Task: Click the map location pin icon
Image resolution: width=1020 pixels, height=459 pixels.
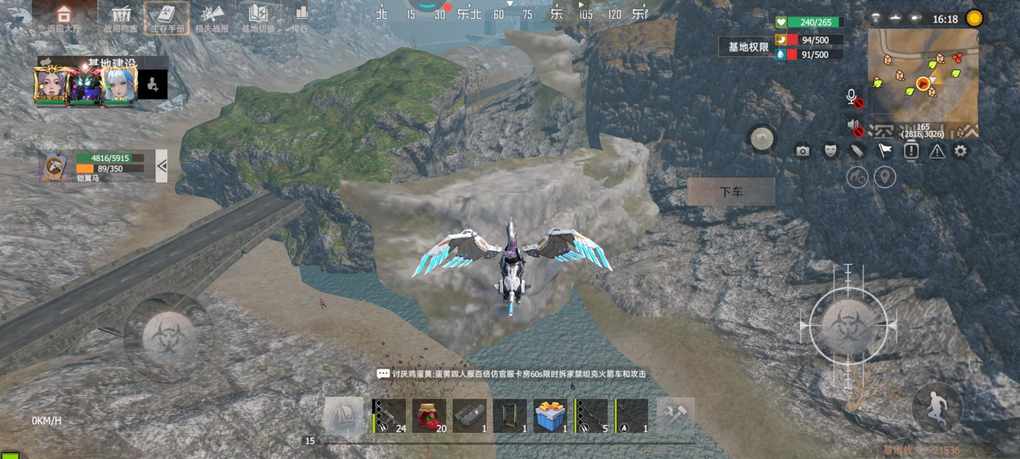Action: click(x=885, y=177)
